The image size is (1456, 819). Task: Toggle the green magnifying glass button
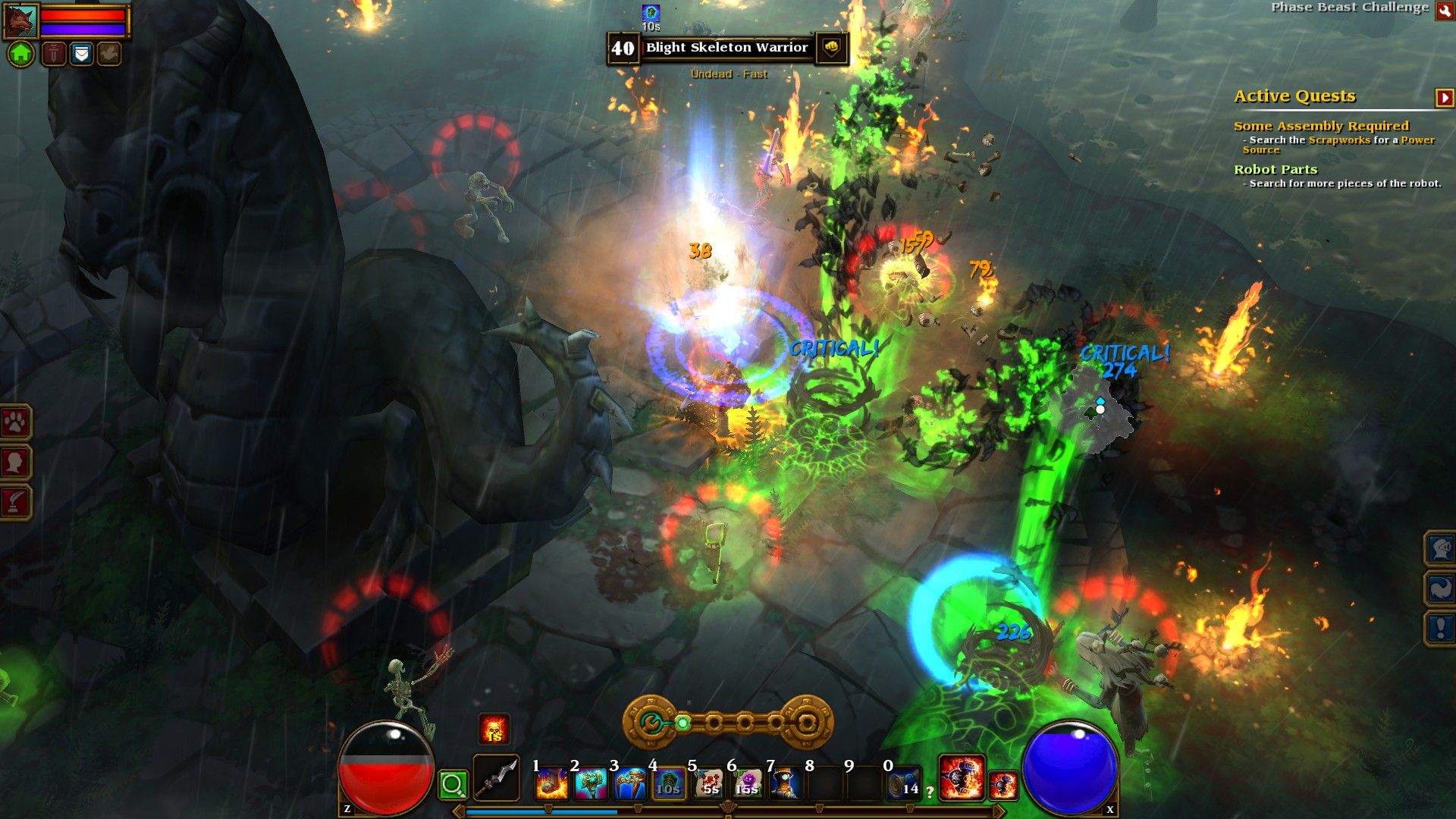tap(453, 785)
